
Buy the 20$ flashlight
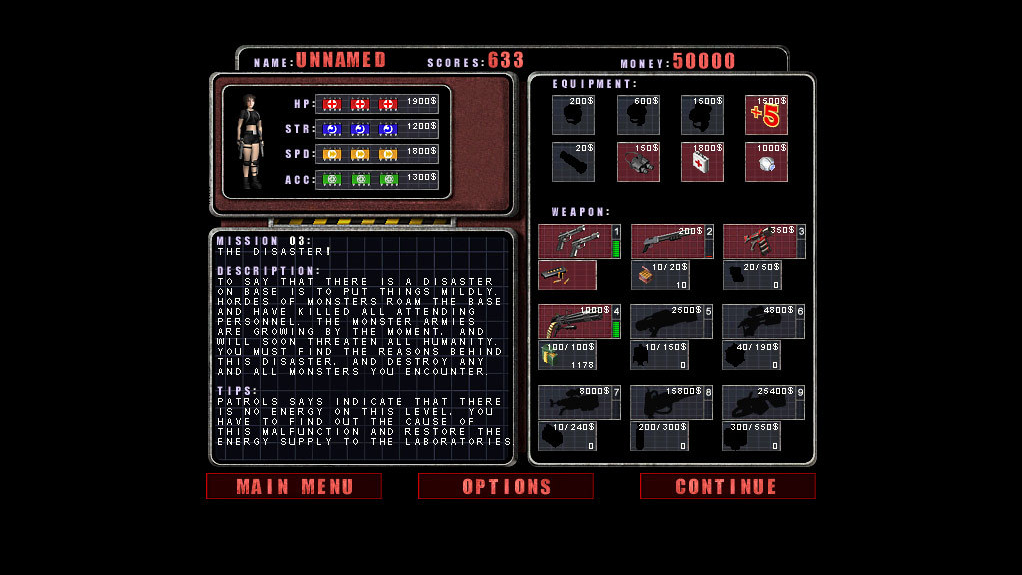573,162
